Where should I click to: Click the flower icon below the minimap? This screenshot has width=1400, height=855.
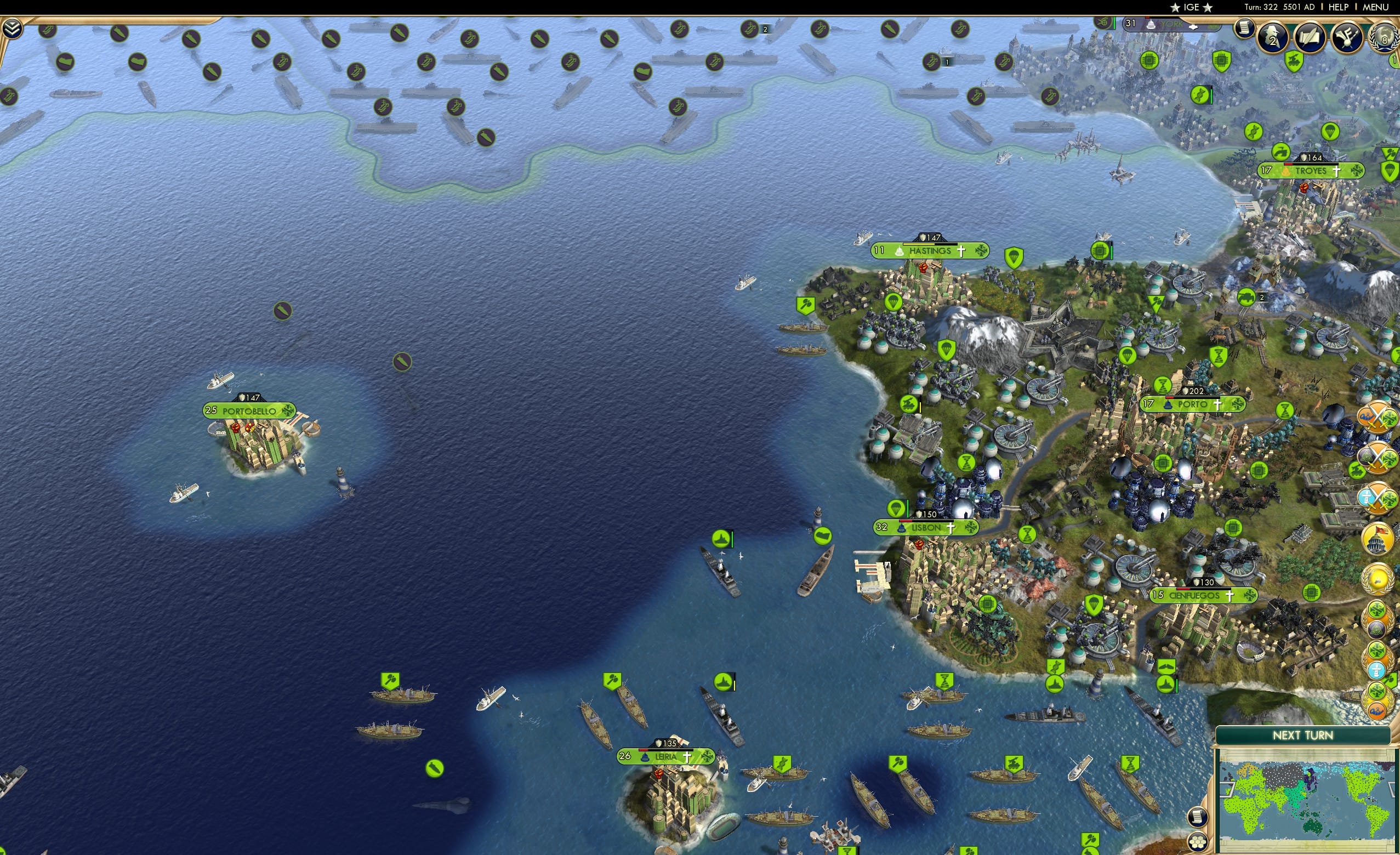pyautogui.click(x=1198, y=842)
